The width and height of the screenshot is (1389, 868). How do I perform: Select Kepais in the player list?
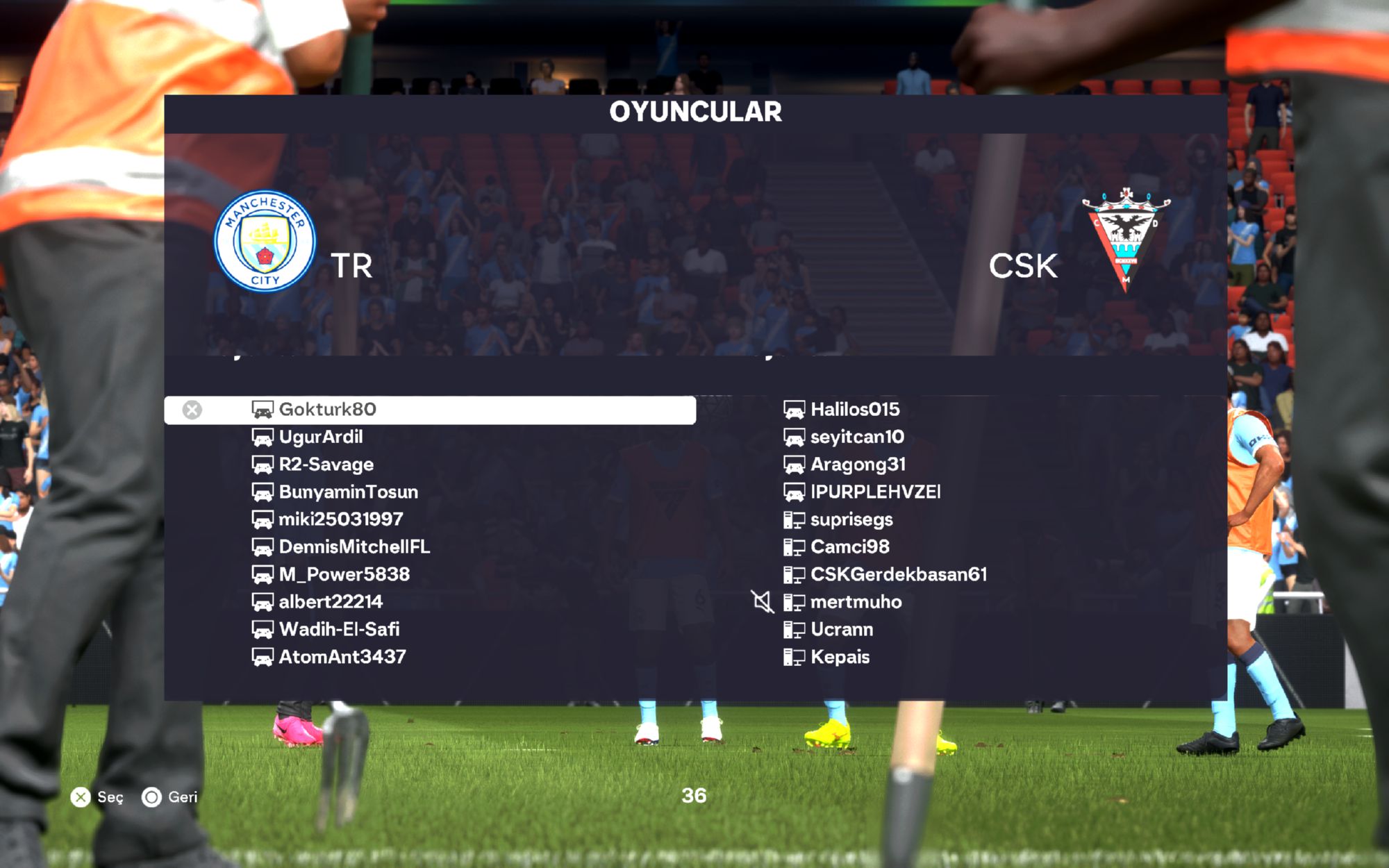point(840,657)
